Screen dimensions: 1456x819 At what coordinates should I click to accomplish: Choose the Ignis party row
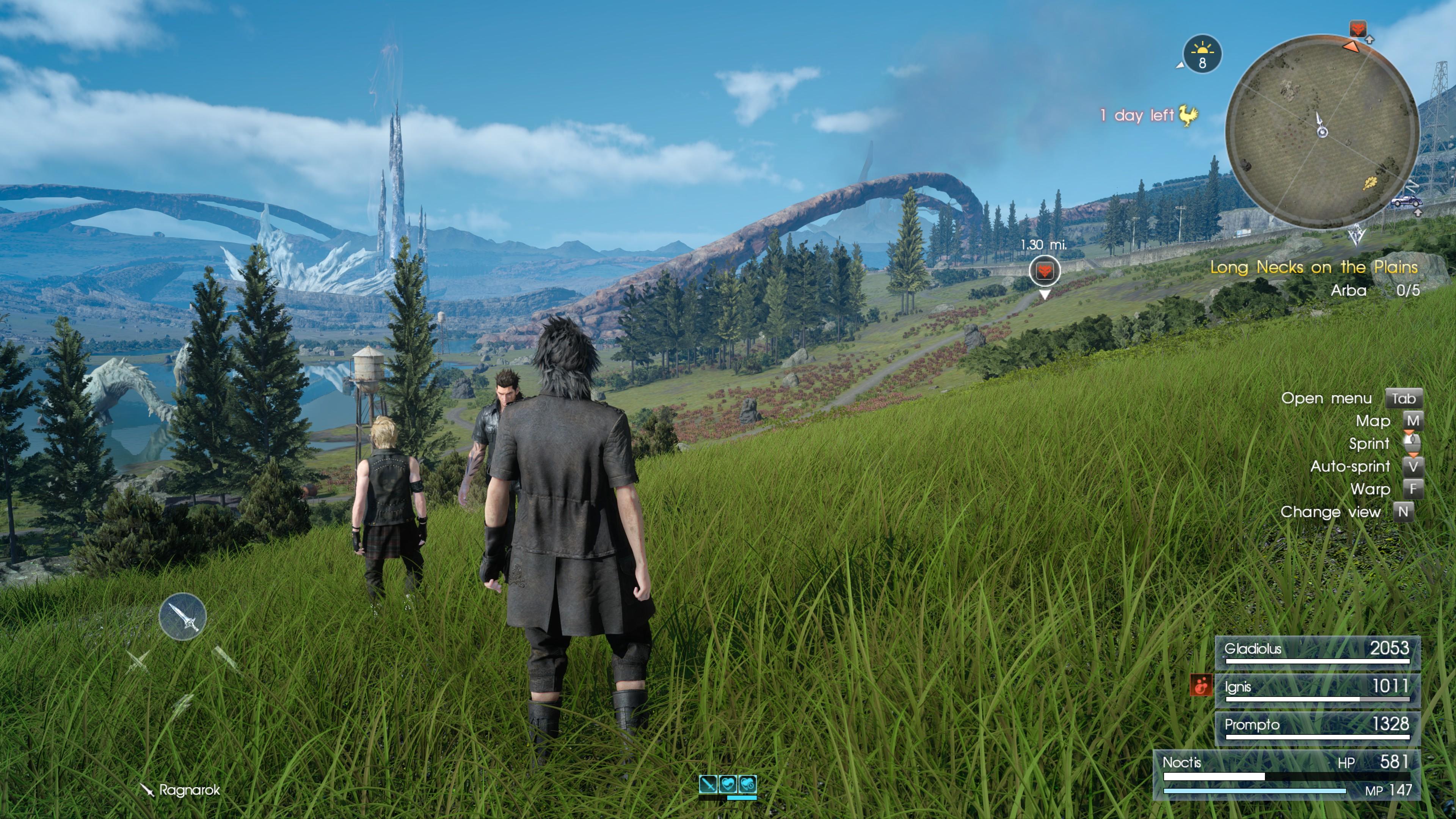click(x=1317, y=690)
